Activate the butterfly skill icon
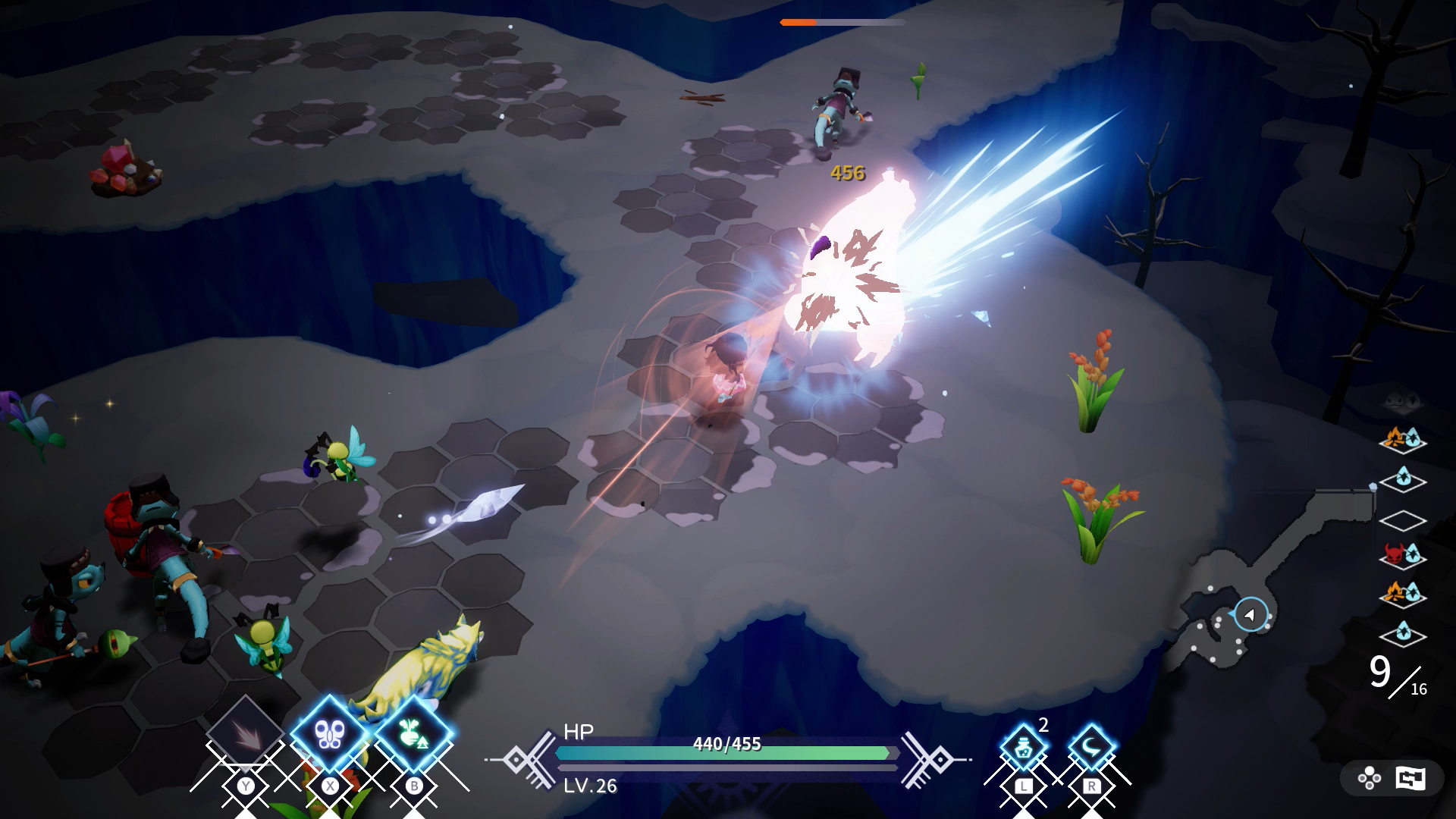 [330, 734]
